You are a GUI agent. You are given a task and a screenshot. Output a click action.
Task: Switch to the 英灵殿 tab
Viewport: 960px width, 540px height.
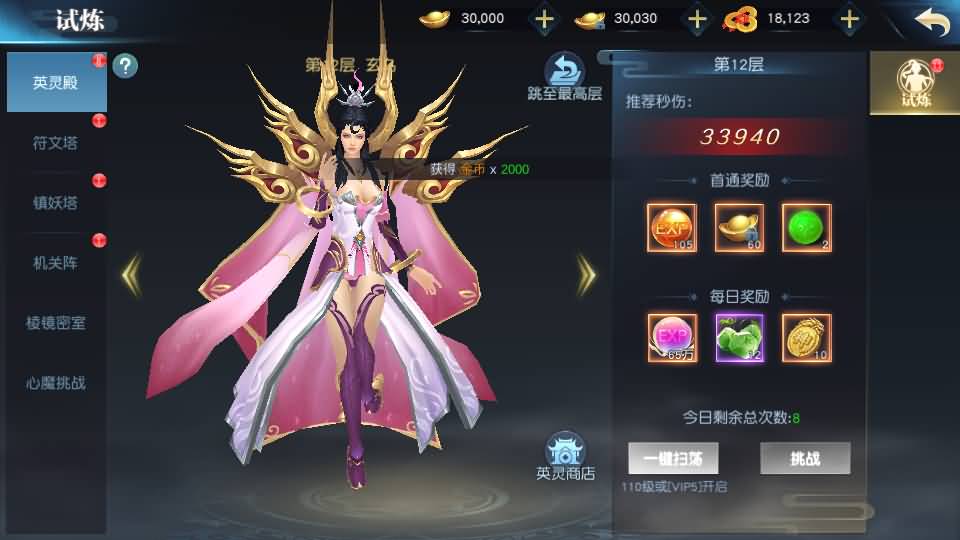coord(55,82)
